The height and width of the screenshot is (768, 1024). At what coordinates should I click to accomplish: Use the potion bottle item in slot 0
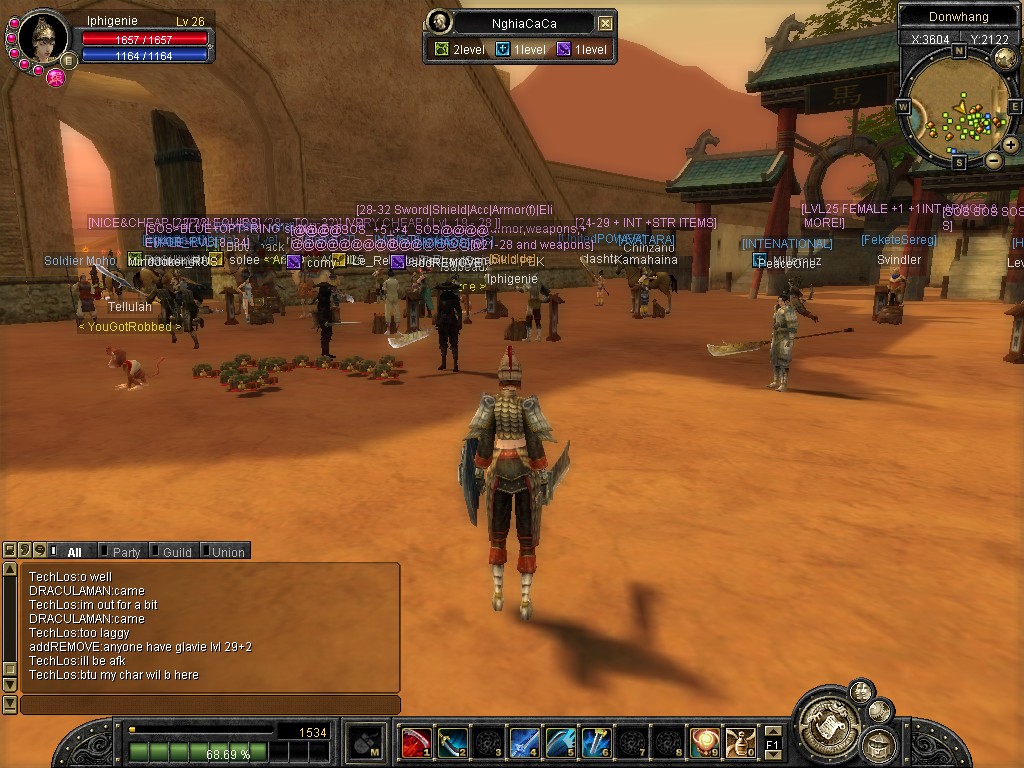740,743
